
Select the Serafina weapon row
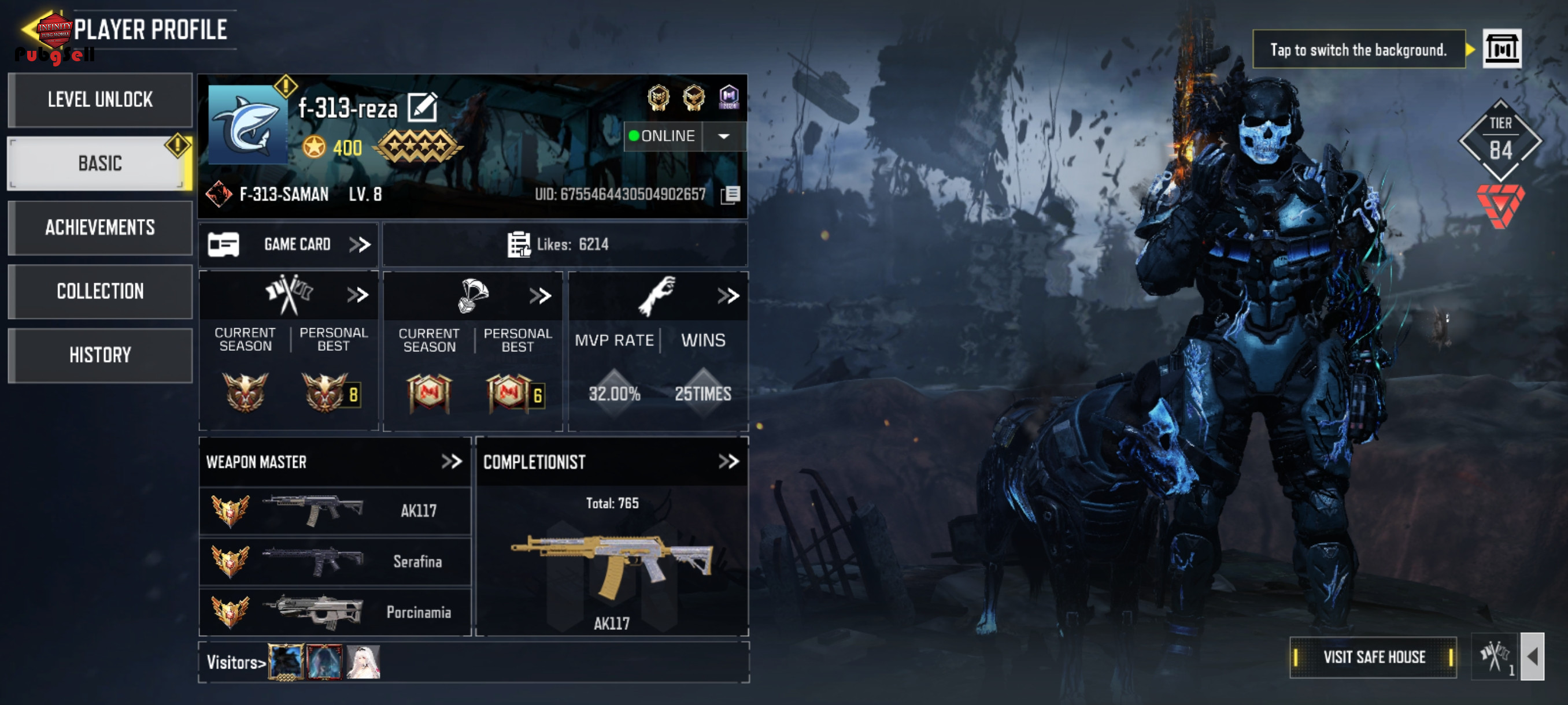[335, 562]
